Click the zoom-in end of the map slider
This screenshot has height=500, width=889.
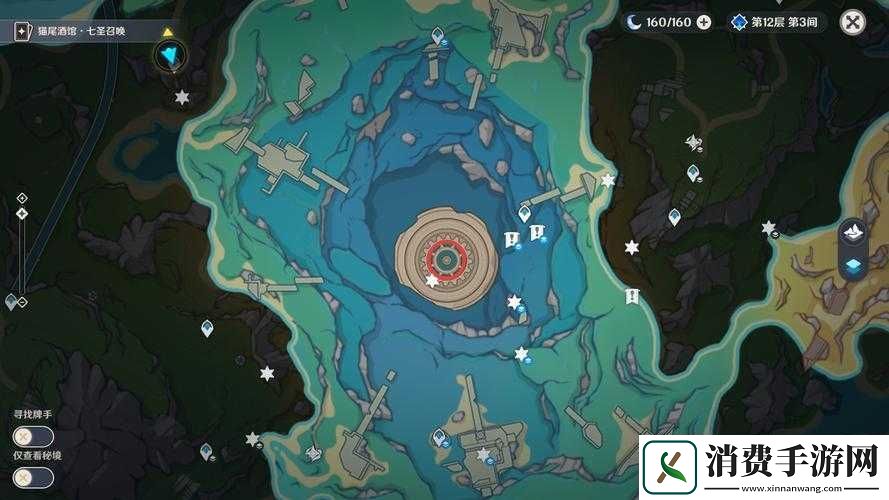(21, 199)
